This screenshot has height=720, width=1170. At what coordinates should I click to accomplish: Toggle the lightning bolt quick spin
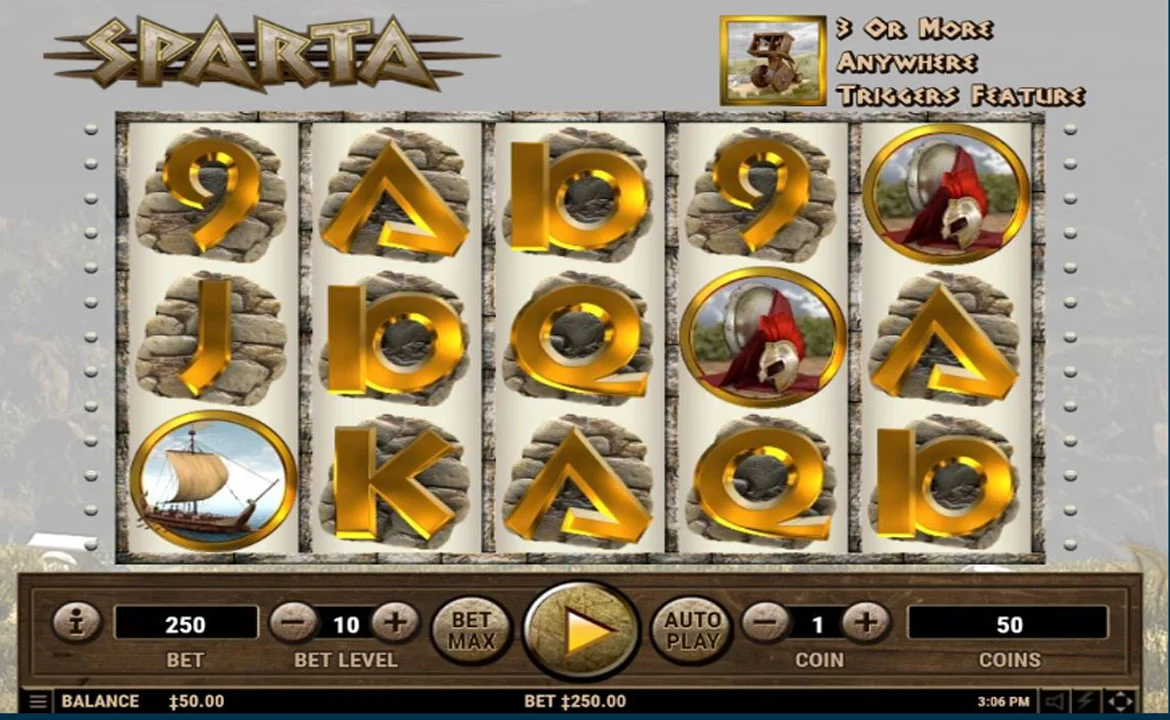point(1087,702)
